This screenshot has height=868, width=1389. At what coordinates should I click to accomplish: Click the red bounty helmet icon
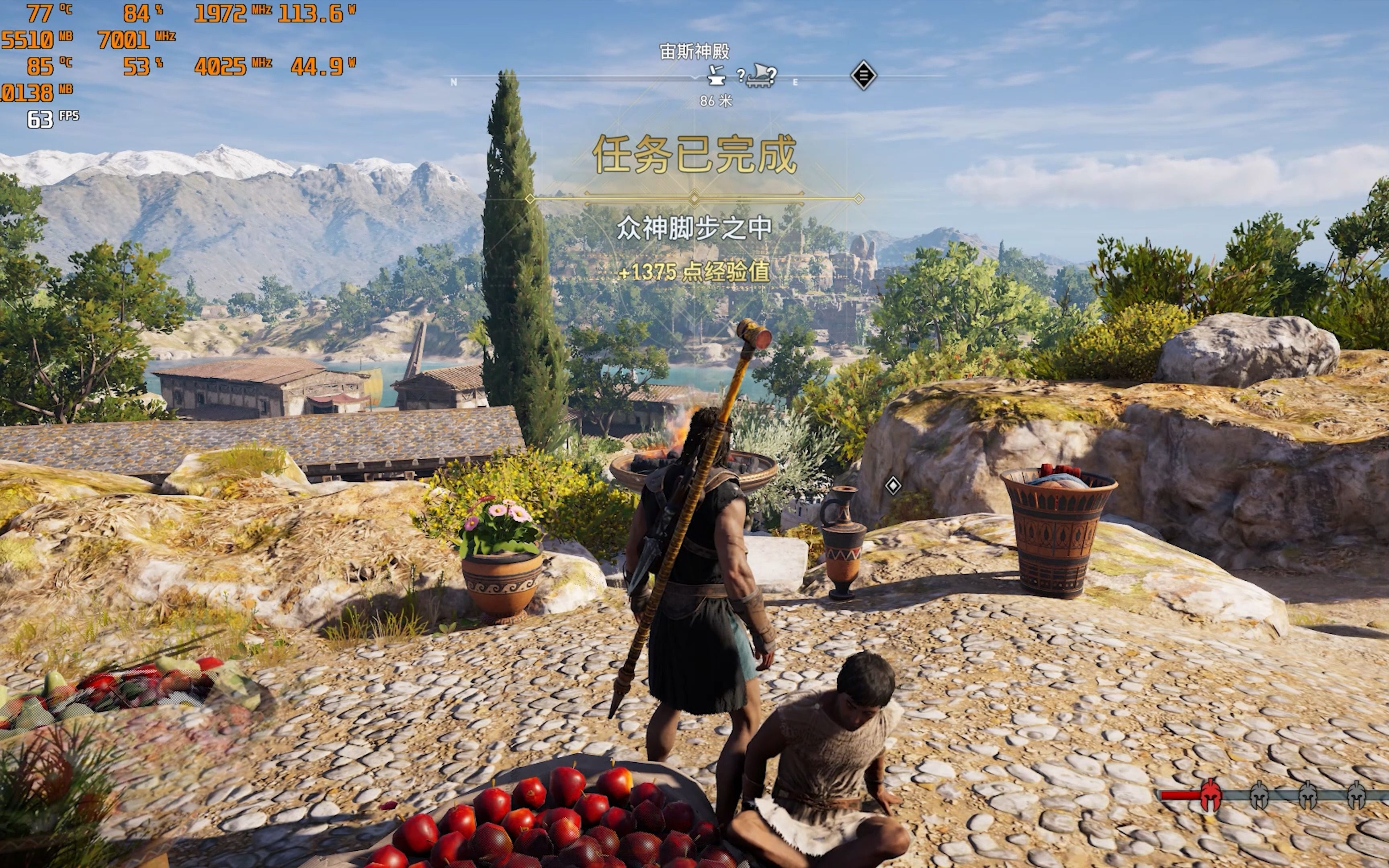(x=1210, y=794)
